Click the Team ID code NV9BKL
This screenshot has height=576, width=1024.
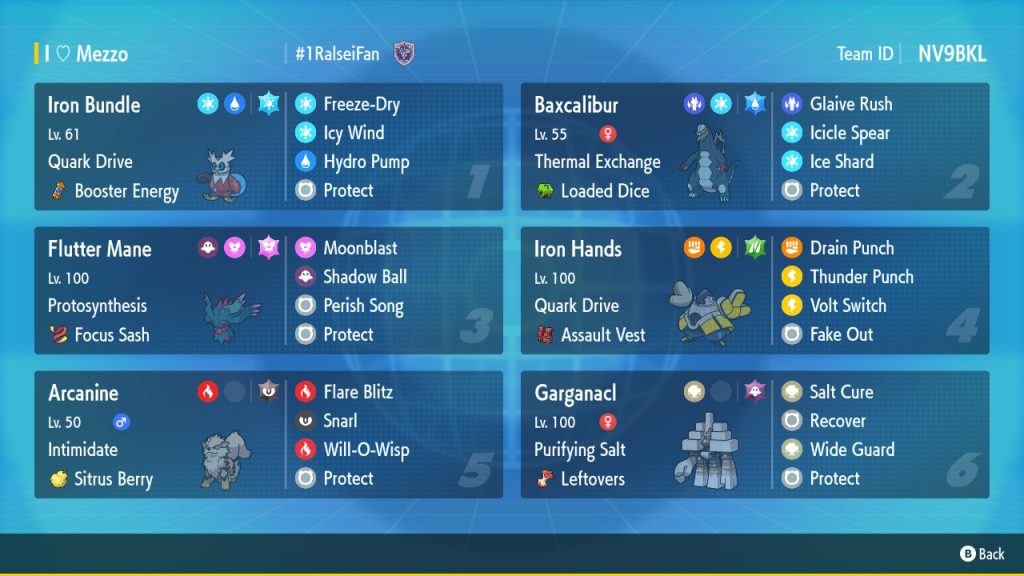coord(952,54)
